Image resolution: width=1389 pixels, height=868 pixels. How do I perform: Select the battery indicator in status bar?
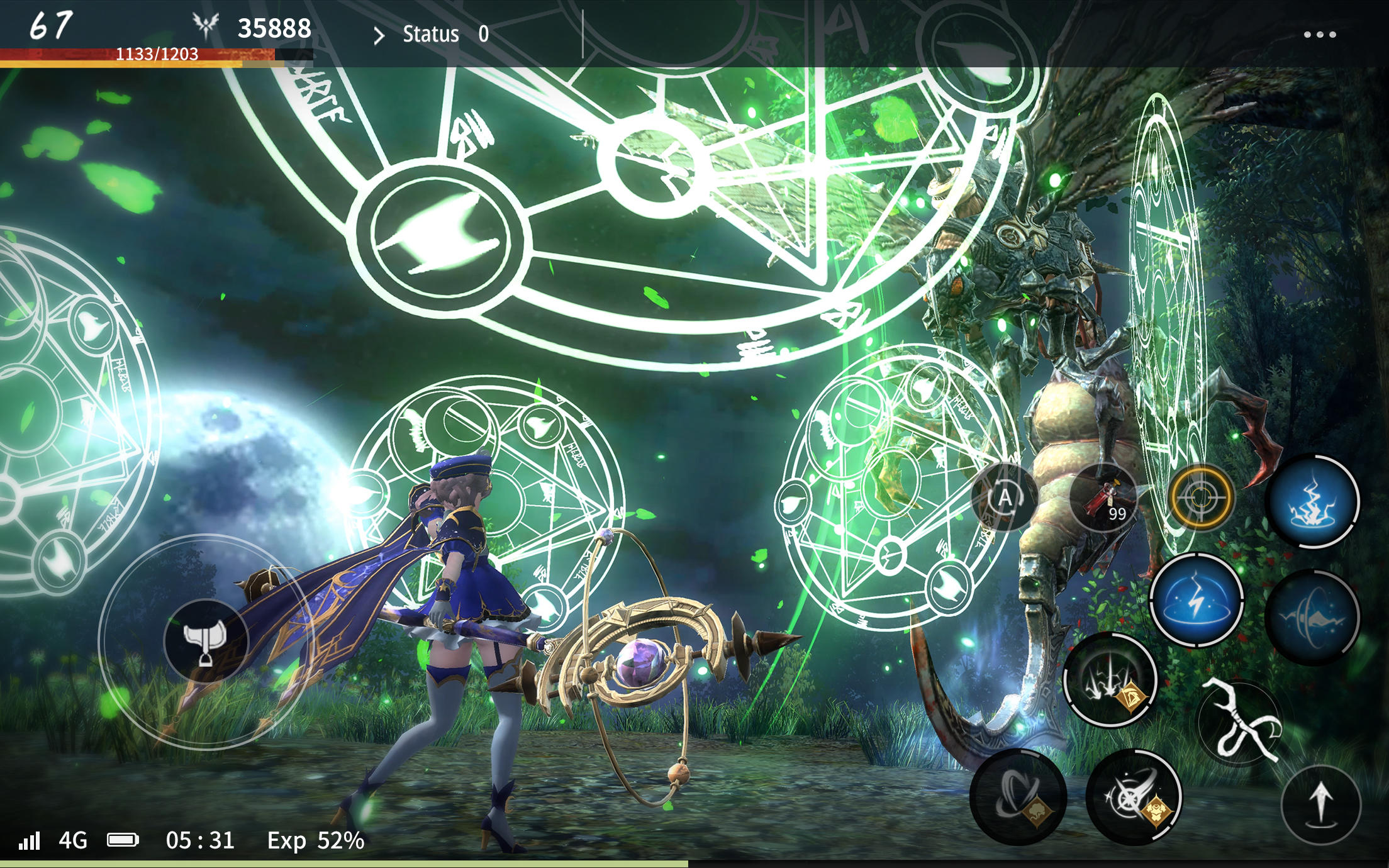(x=126, y=837)
